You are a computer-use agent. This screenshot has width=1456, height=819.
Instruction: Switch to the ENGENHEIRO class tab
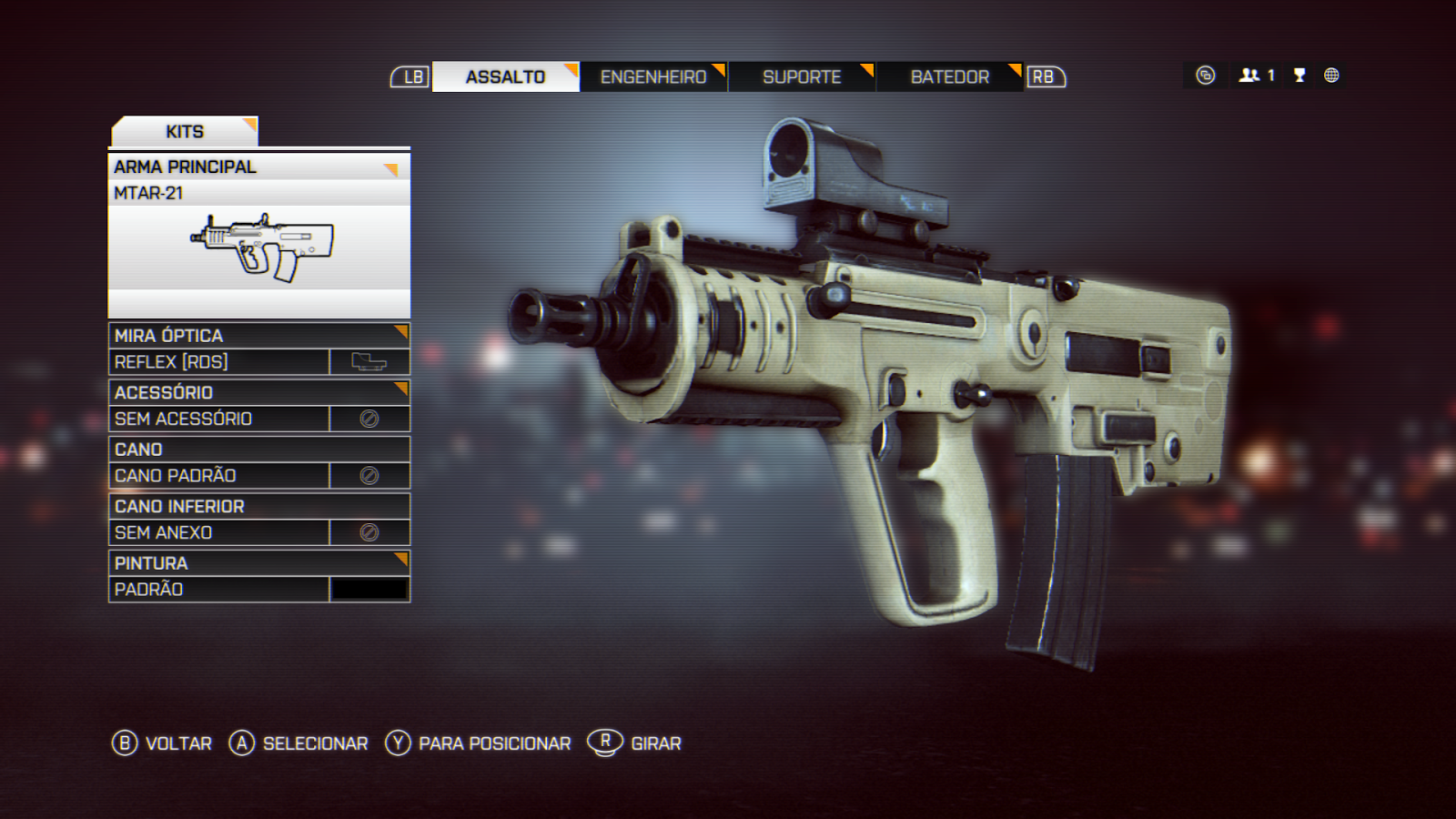[652, 77]
